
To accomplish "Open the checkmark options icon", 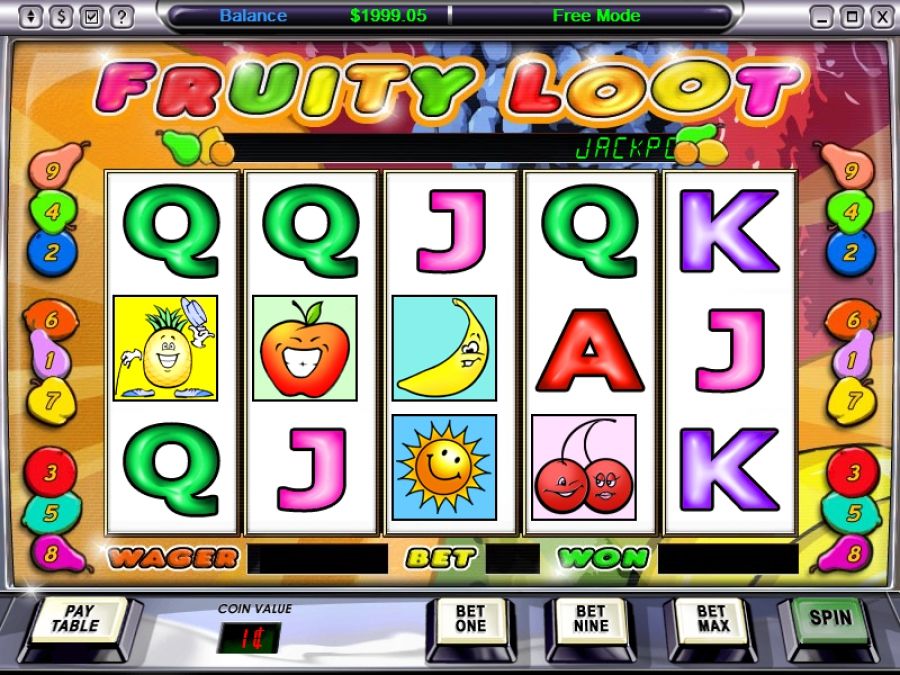I will coord(92,16).
